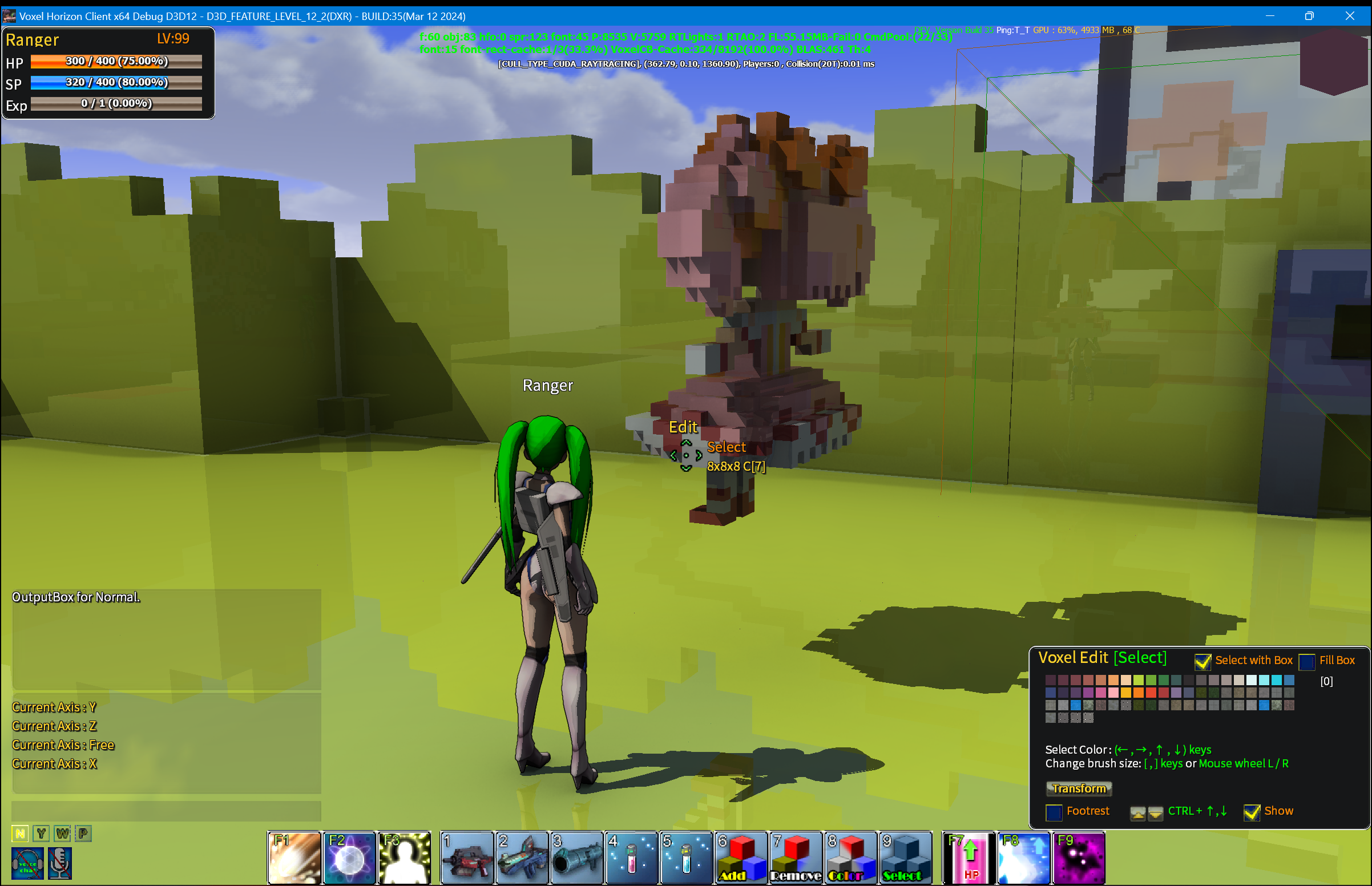
Task: Pick the lime green color swatch
Action: 1139,680
